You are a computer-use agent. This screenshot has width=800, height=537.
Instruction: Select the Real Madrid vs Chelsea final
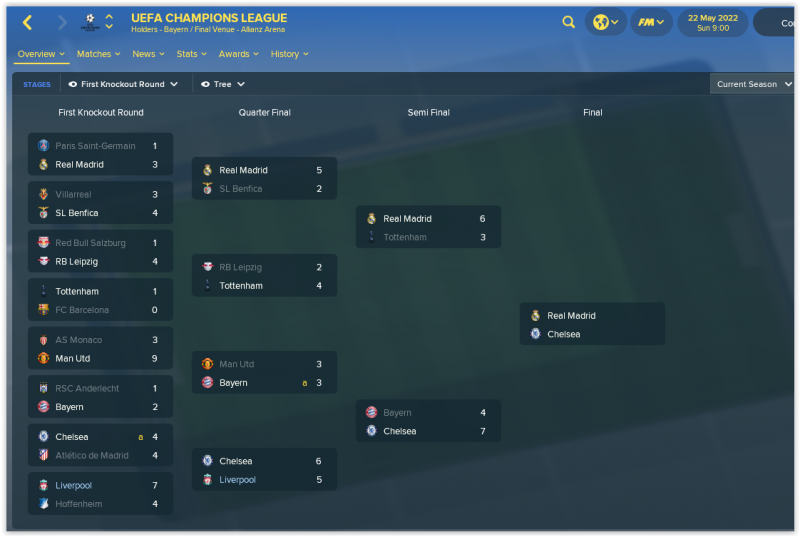coord(592,325)
